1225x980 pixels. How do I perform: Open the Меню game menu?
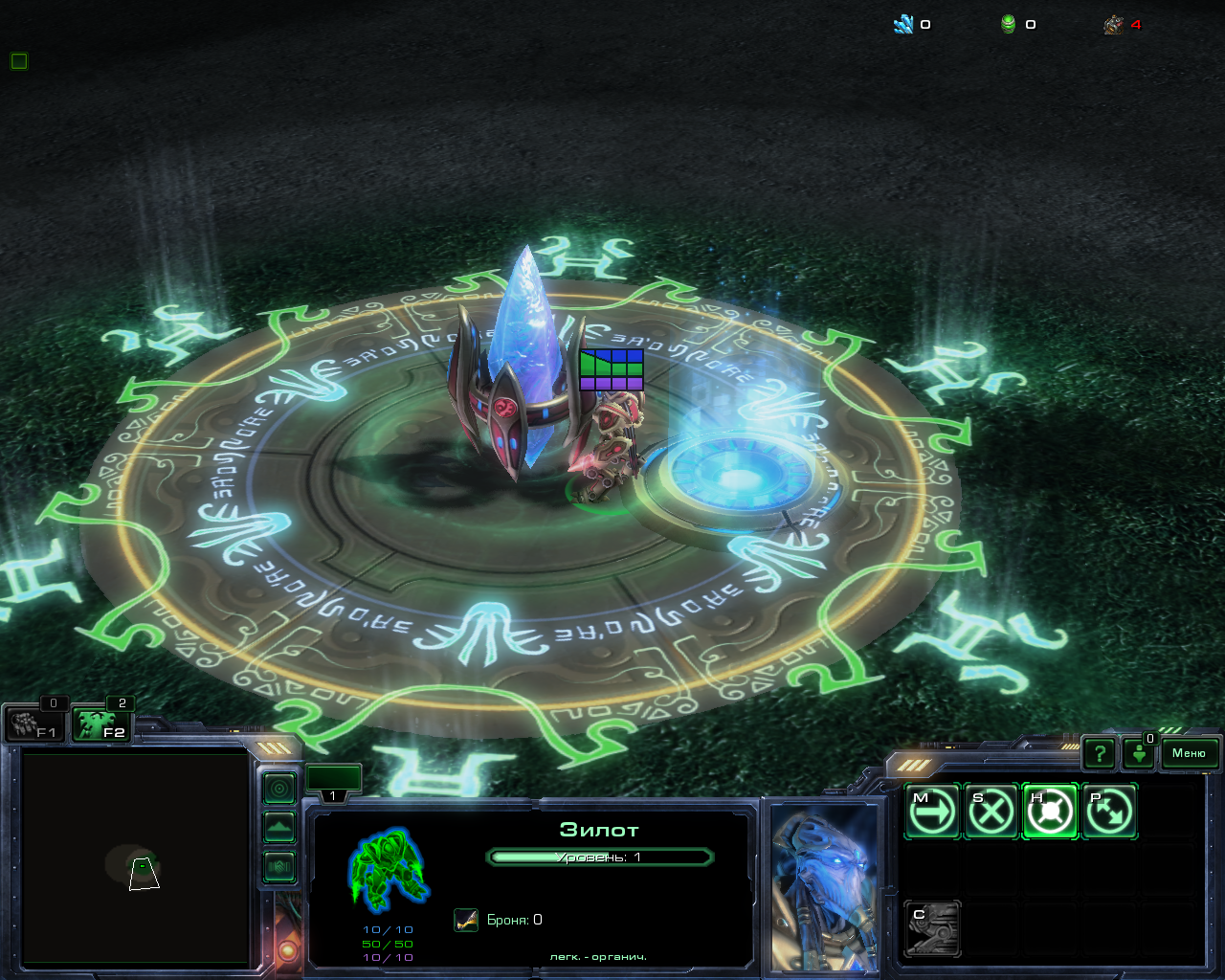1189,753
